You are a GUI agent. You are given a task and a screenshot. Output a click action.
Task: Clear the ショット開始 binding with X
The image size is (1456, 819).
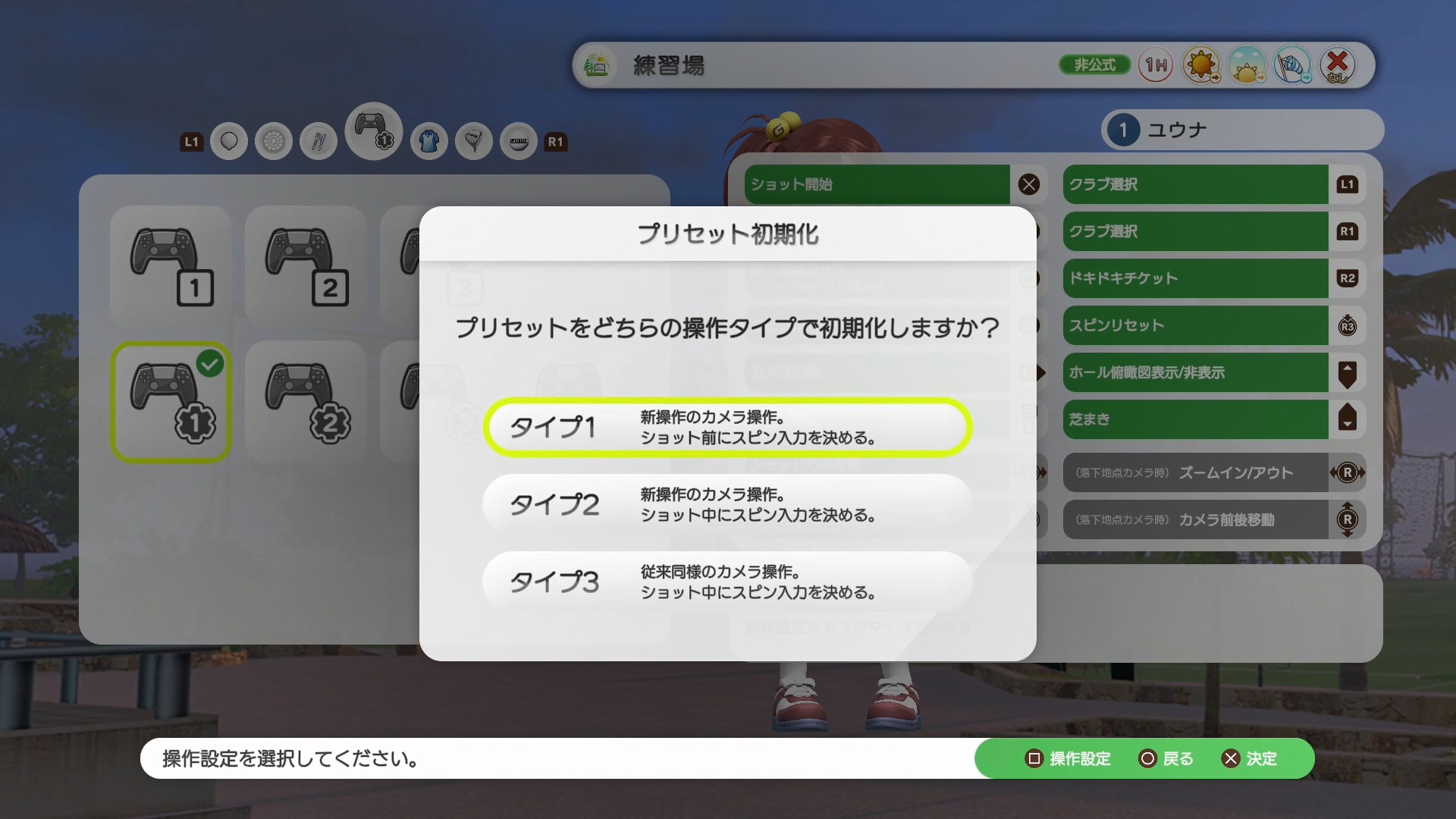(x=1029, y=184)
